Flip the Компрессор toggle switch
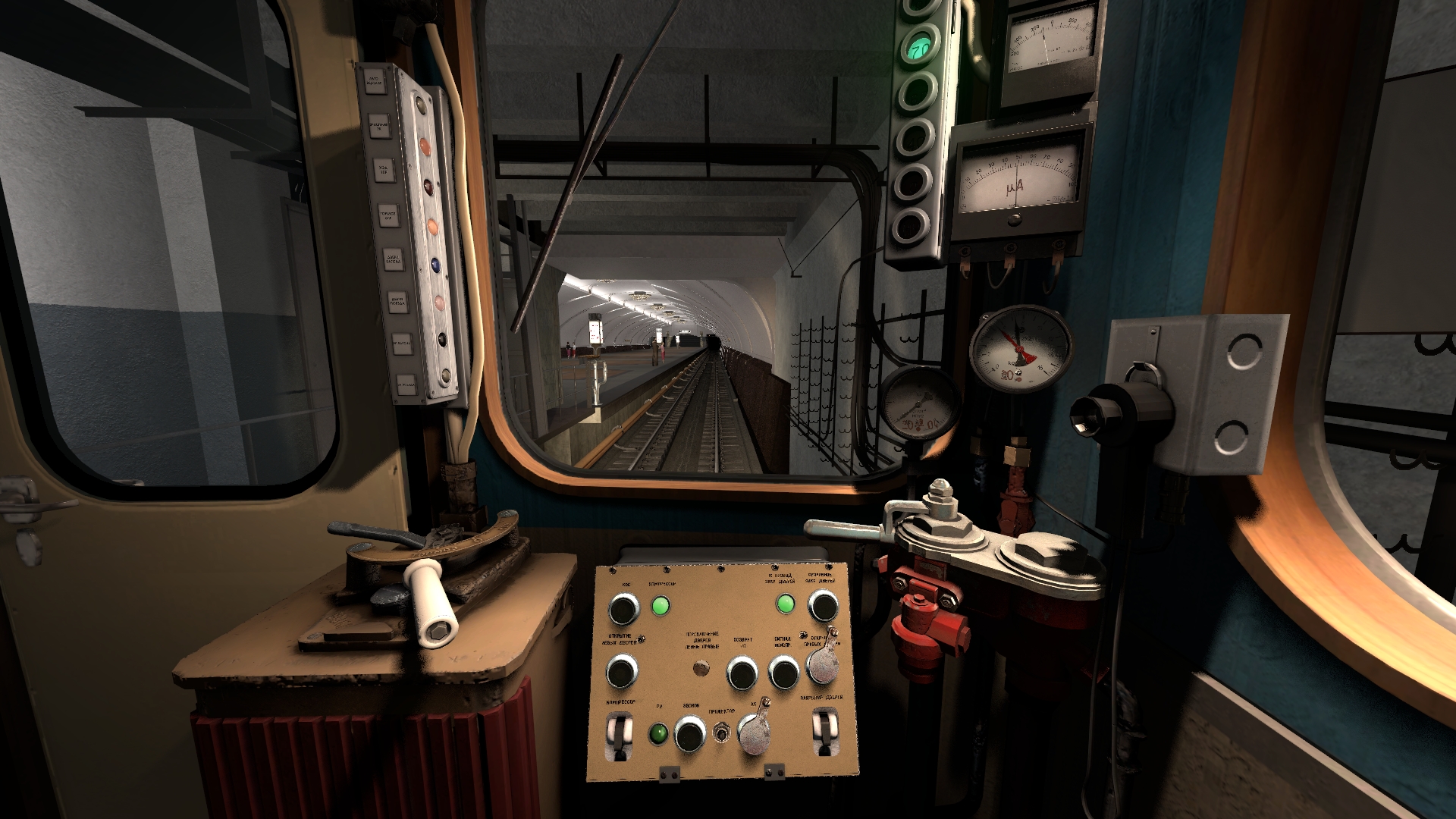 620,737
